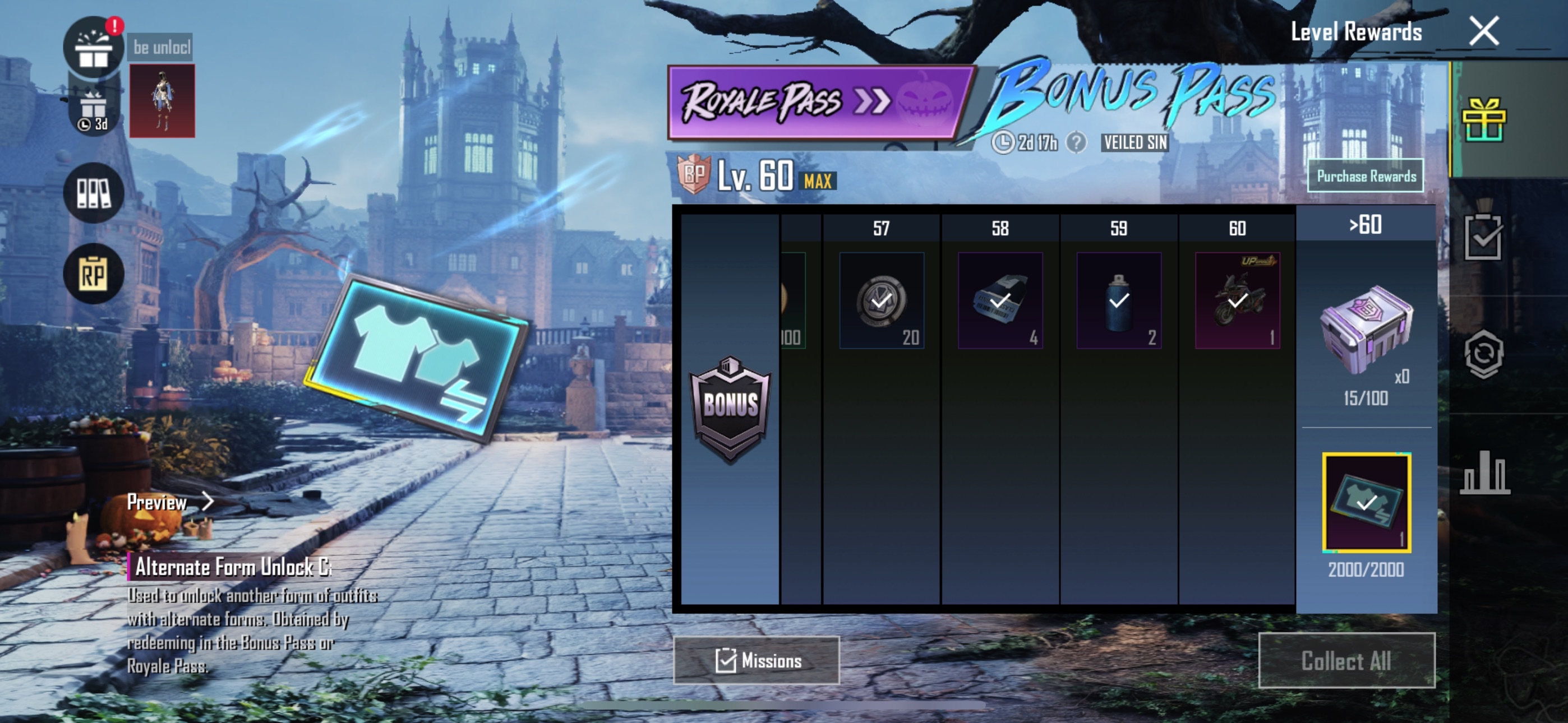Select the level 58 coupon reward
1568x723 pixels.
coord(999,300)
